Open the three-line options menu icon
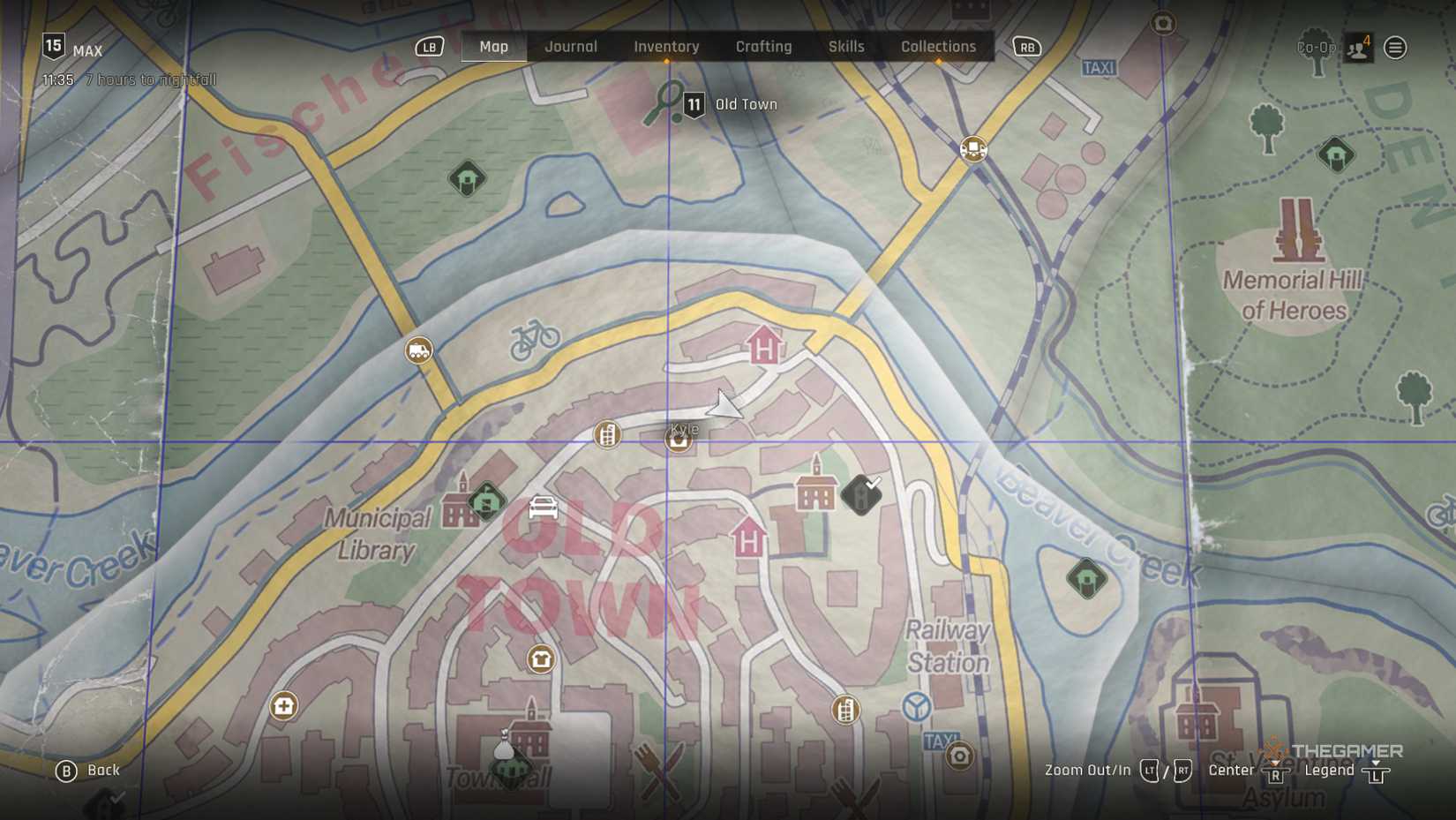This screenshot has width=1456, height=820. [1395, 48]
